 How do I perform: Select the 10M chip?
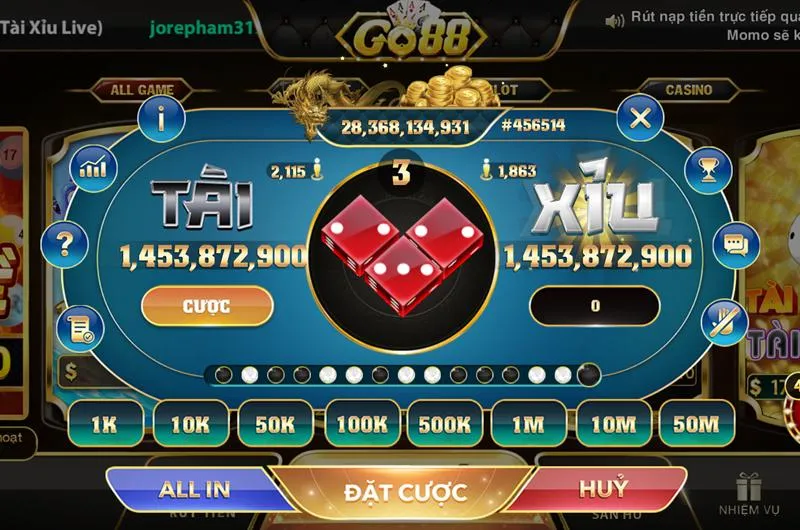tap(612, 424)
